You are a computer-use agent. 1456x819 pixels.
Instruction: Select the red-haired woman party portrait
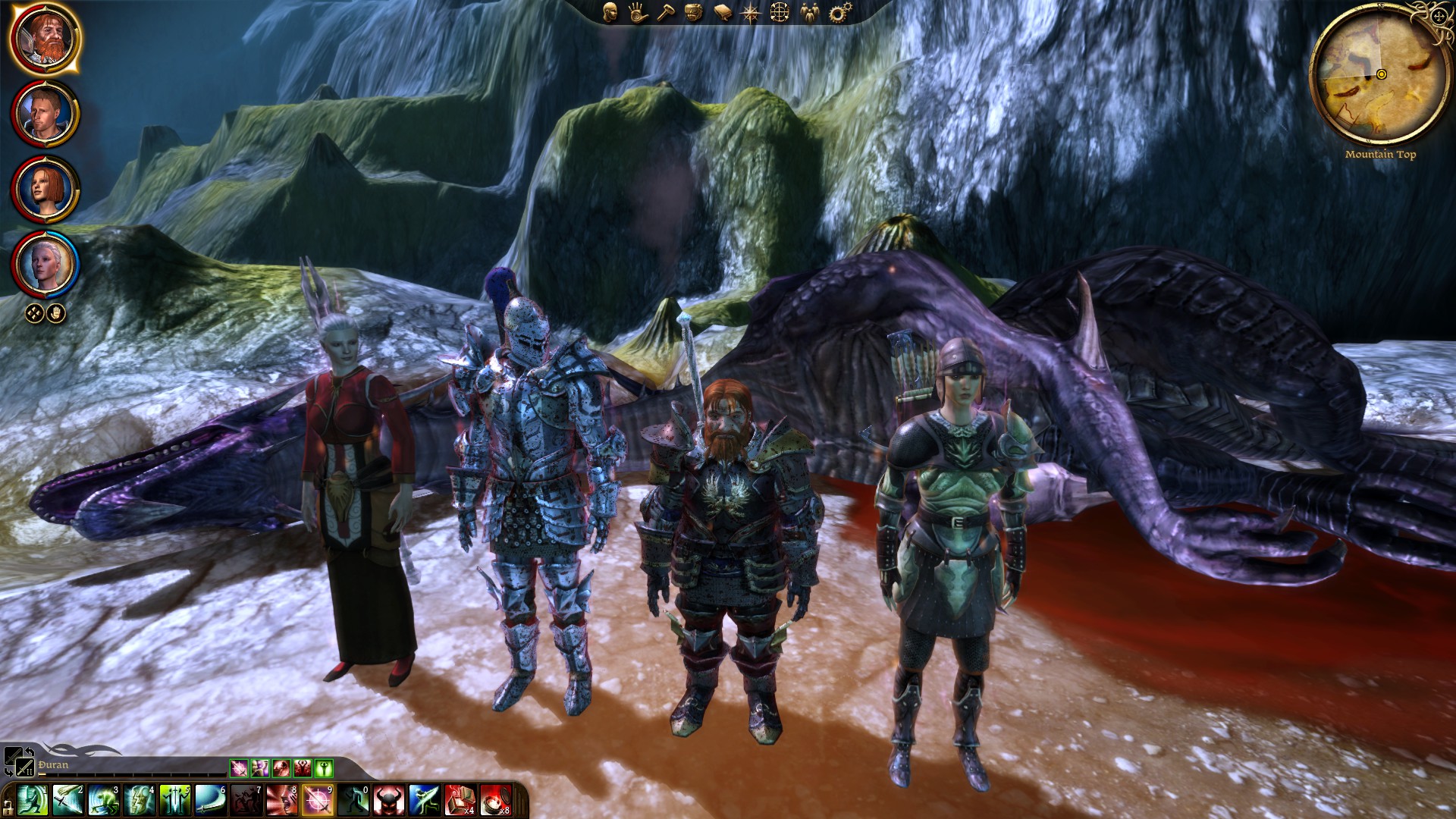point(44,189)
